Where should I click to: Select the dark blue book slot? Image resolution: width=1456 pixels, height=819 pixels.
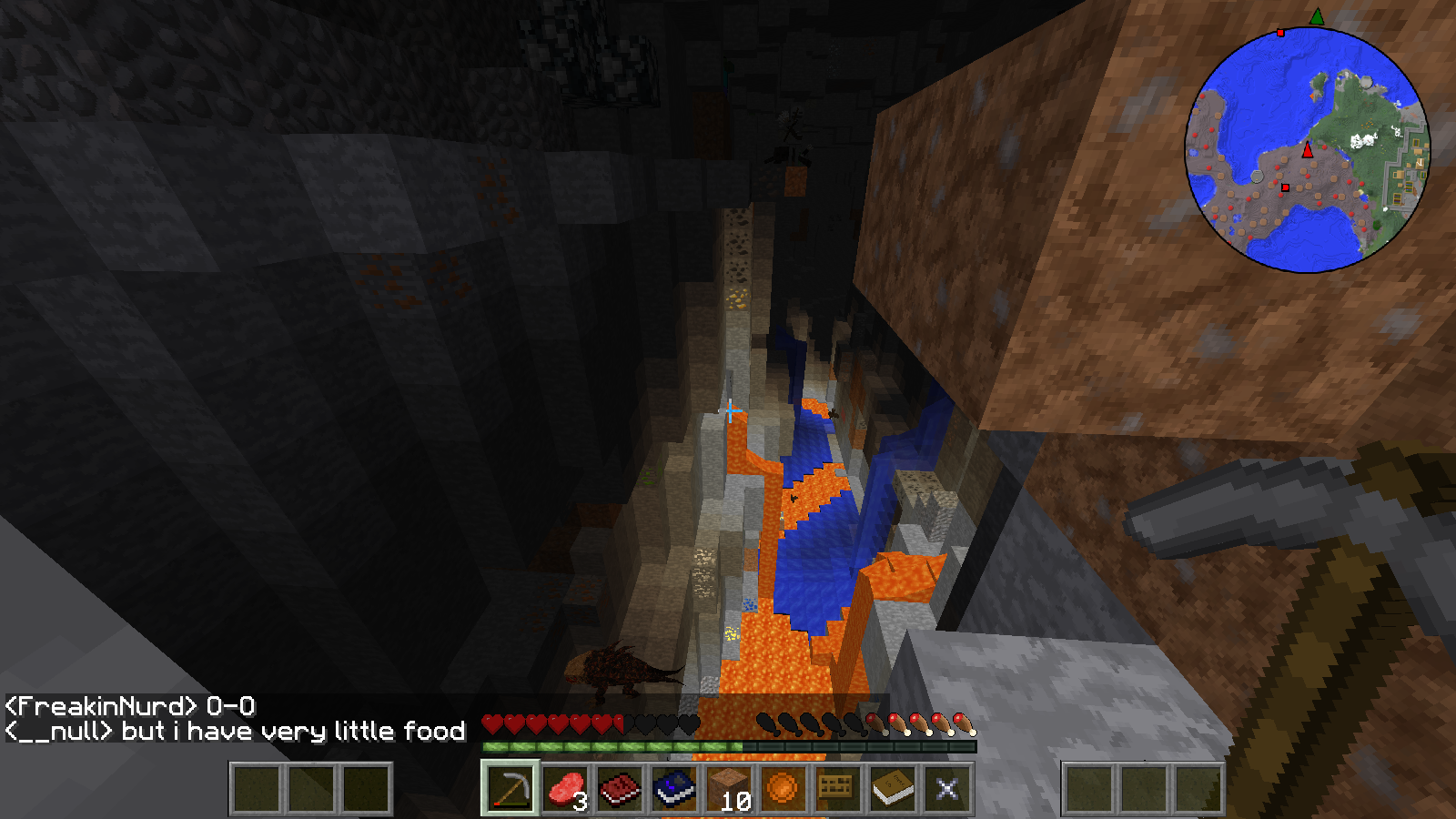coord(675,788)
